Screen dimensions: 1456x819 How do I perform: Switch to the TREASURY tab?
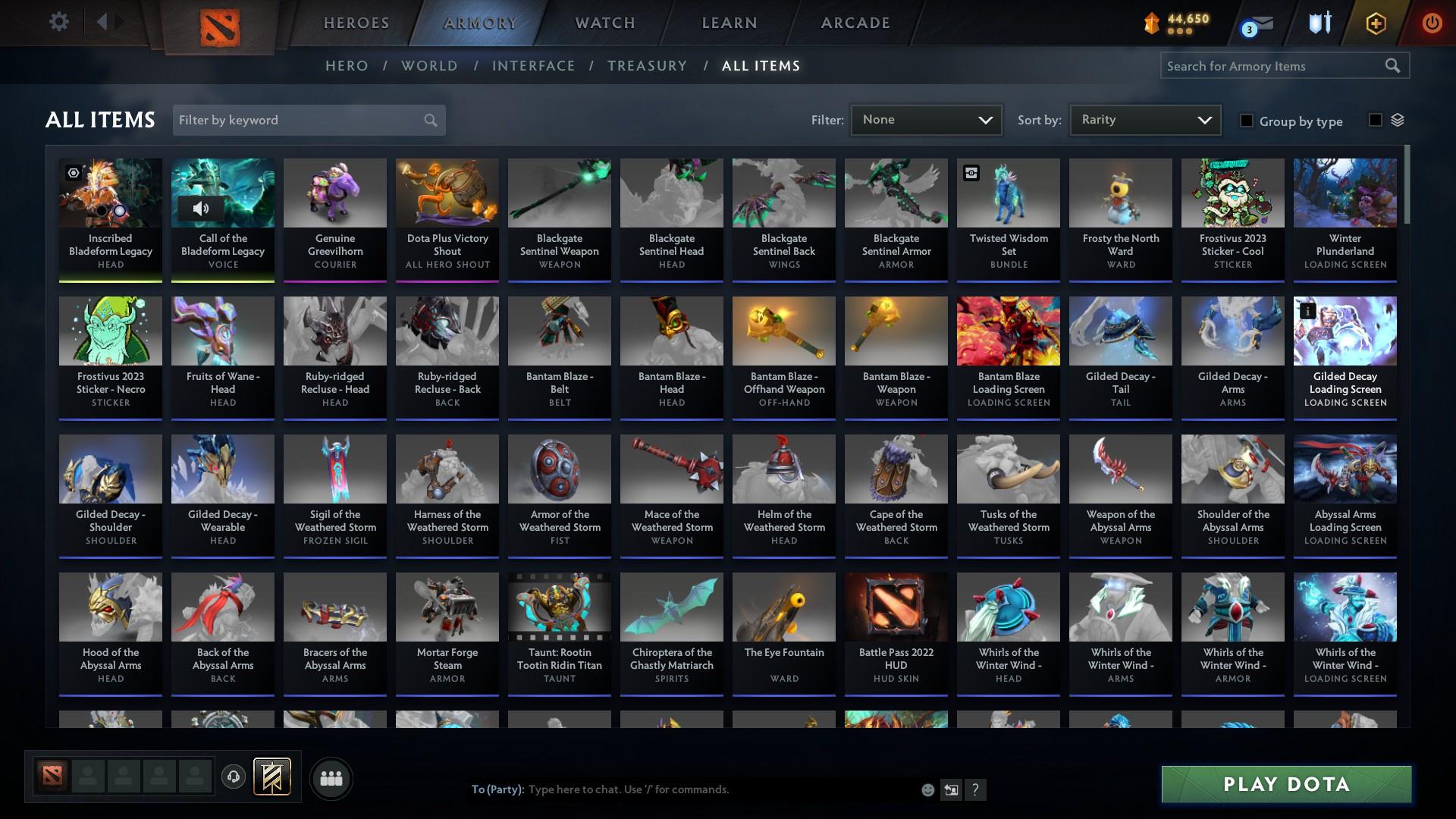[647, 66]
